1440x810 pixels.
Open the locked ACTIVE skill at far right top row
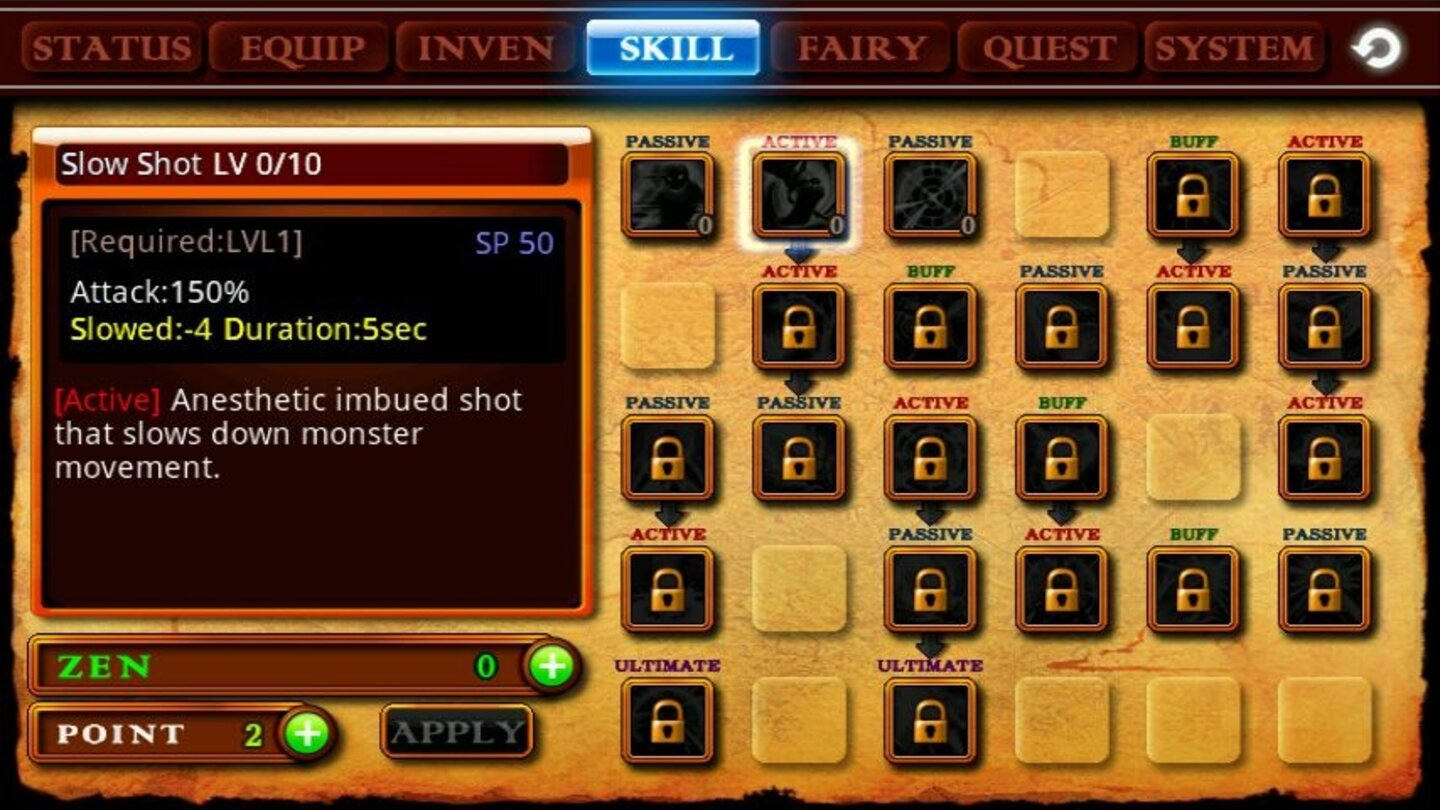click(1323, 193)
